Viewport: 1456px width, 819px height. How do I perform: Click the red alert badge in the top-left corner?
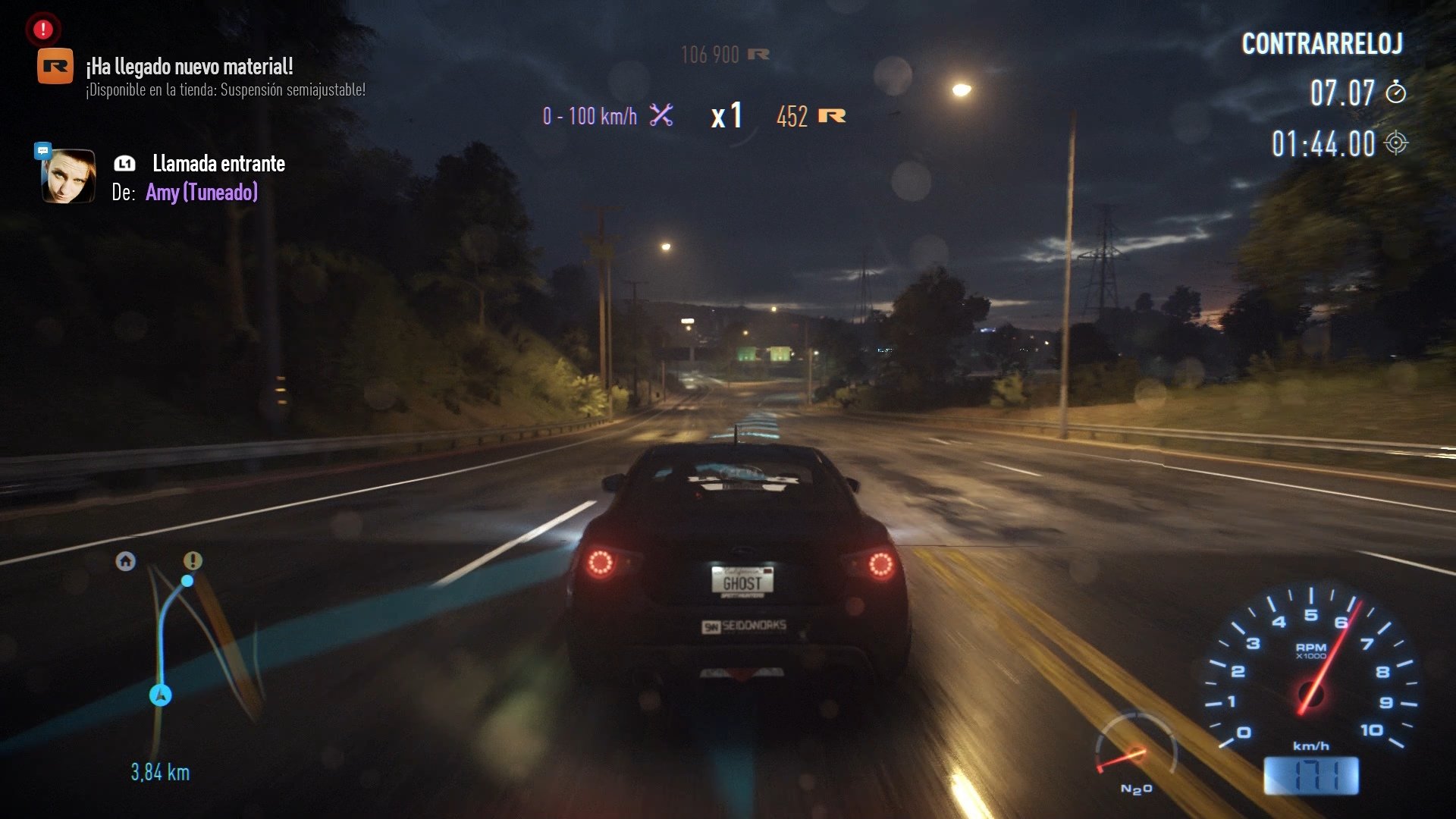[42, 30]
